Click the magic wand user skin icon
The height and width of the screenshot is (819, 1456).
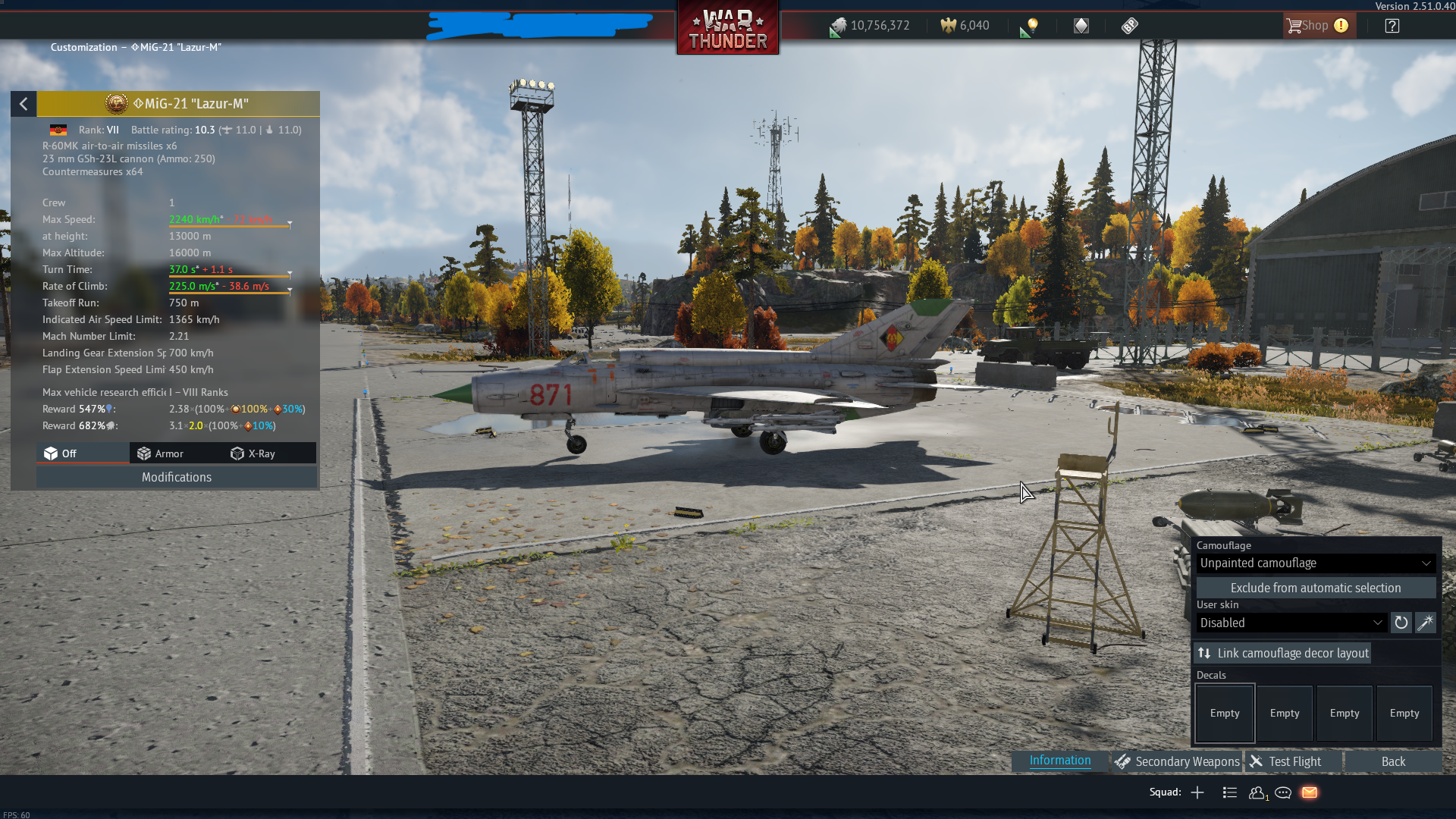pyautogui.click(x=1425, y=623)
